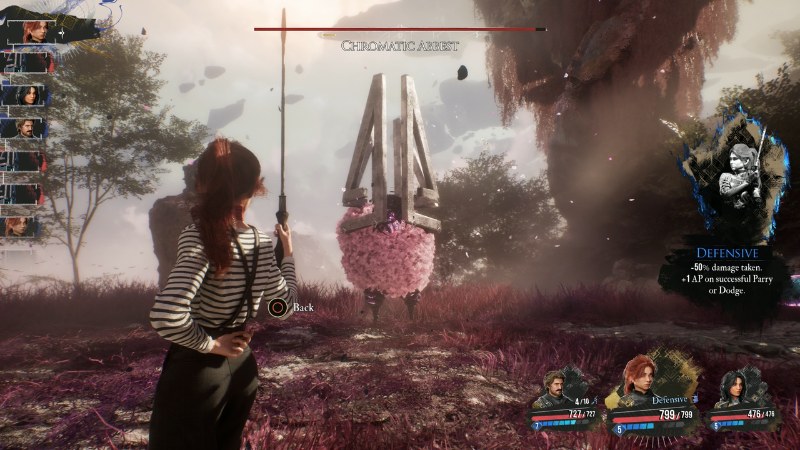Select Gustave's portrait in the turn order
Viewport: 800px width, 450px height.
pyautogui.click(x=24, y=127)
